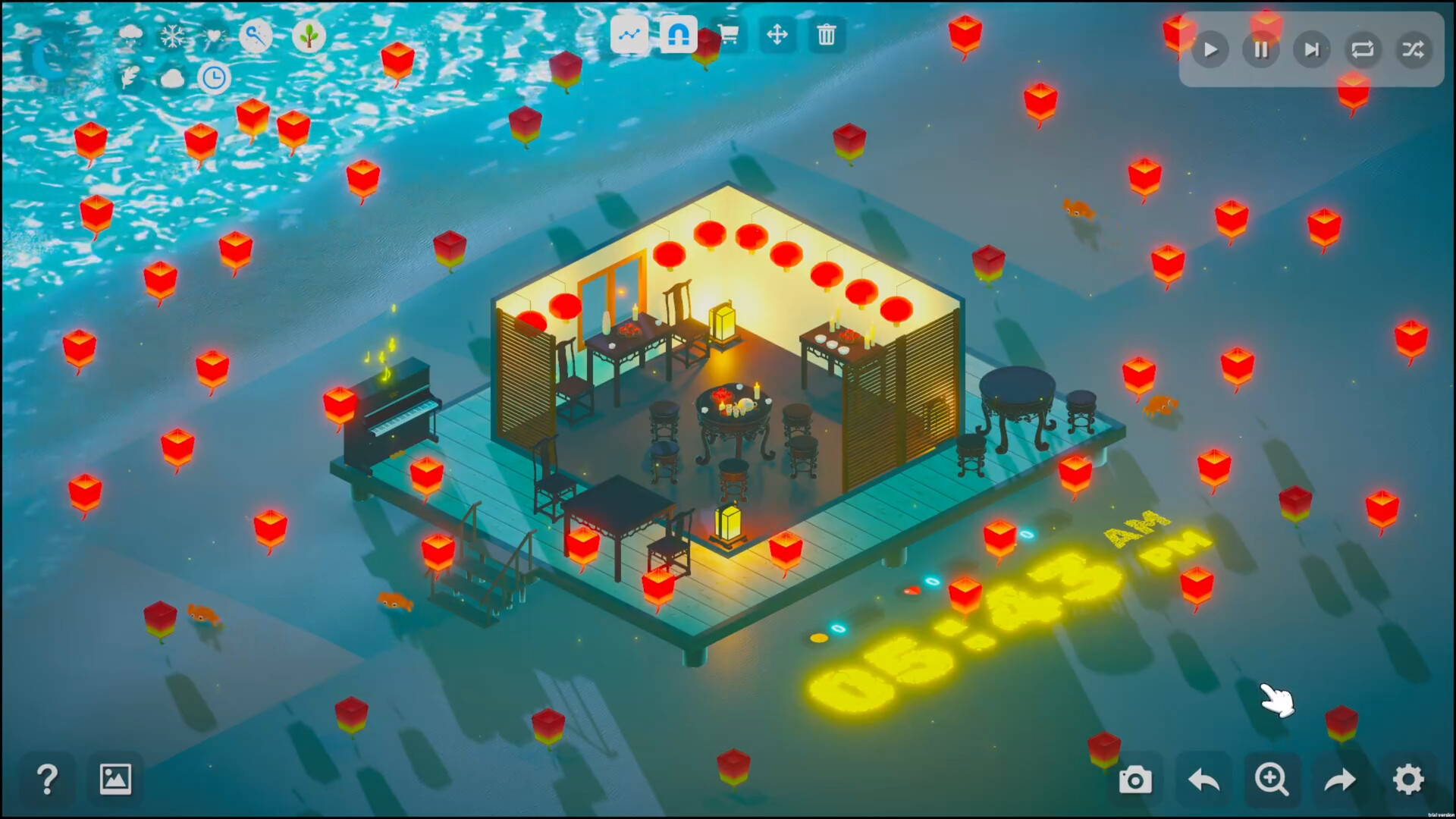Select the move tool

point(777,34)
